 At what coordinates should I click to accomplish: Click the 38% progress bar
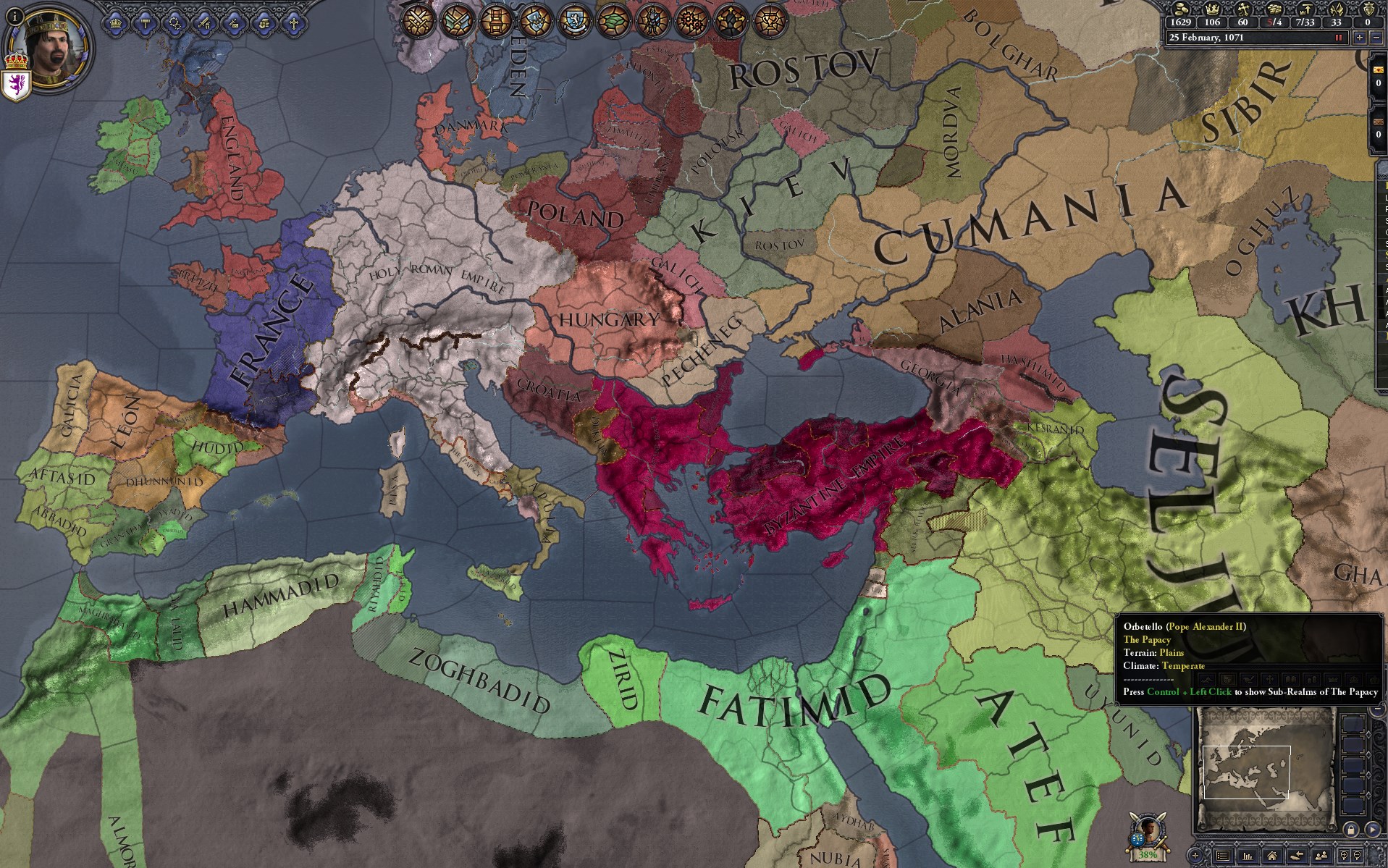tap(1146, 854)
